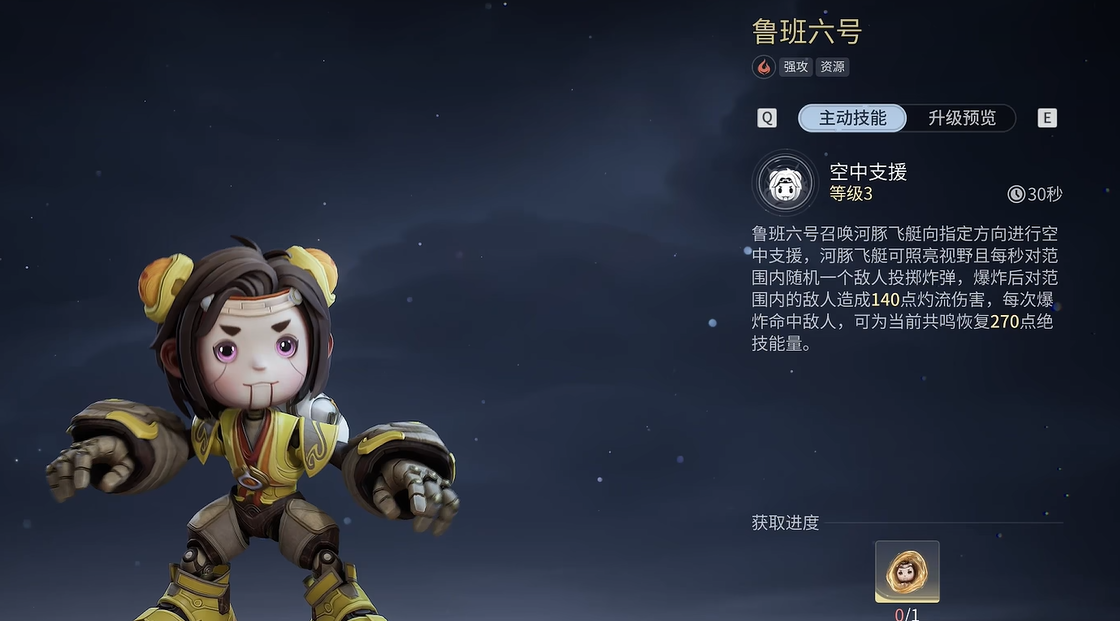1120x621 pixels.
Task: Switch to the 主动技能 tab
Action: point(852,118)
